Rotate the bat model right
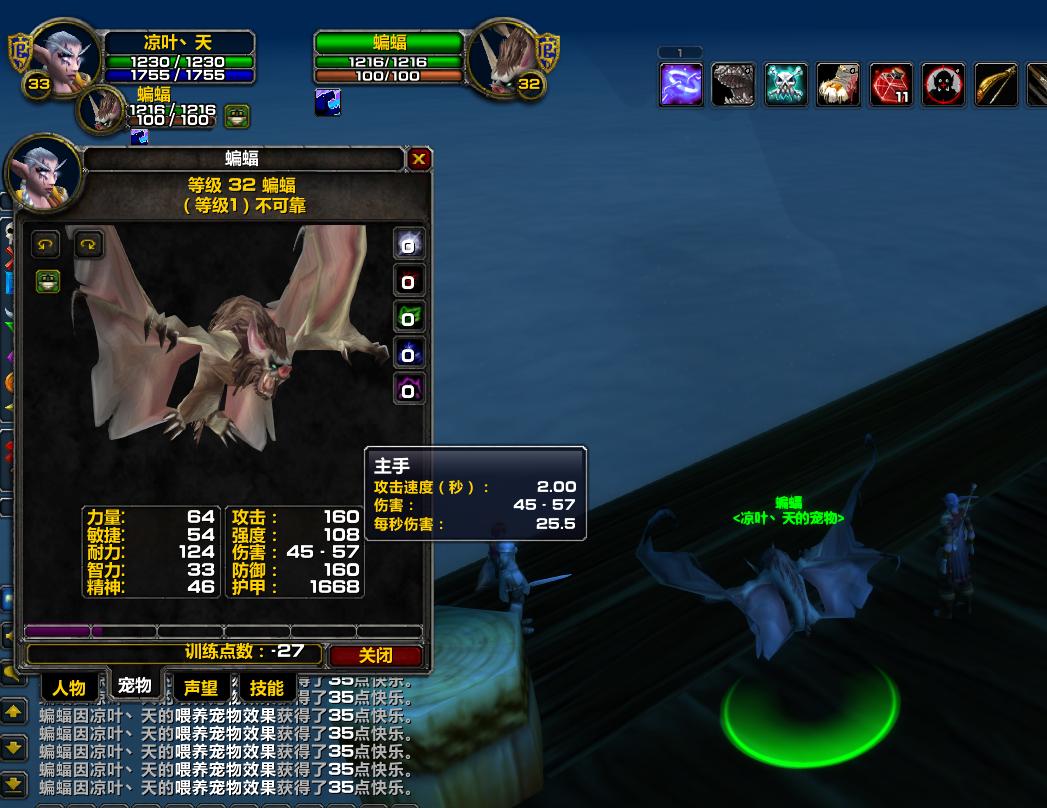 (89, 244)
